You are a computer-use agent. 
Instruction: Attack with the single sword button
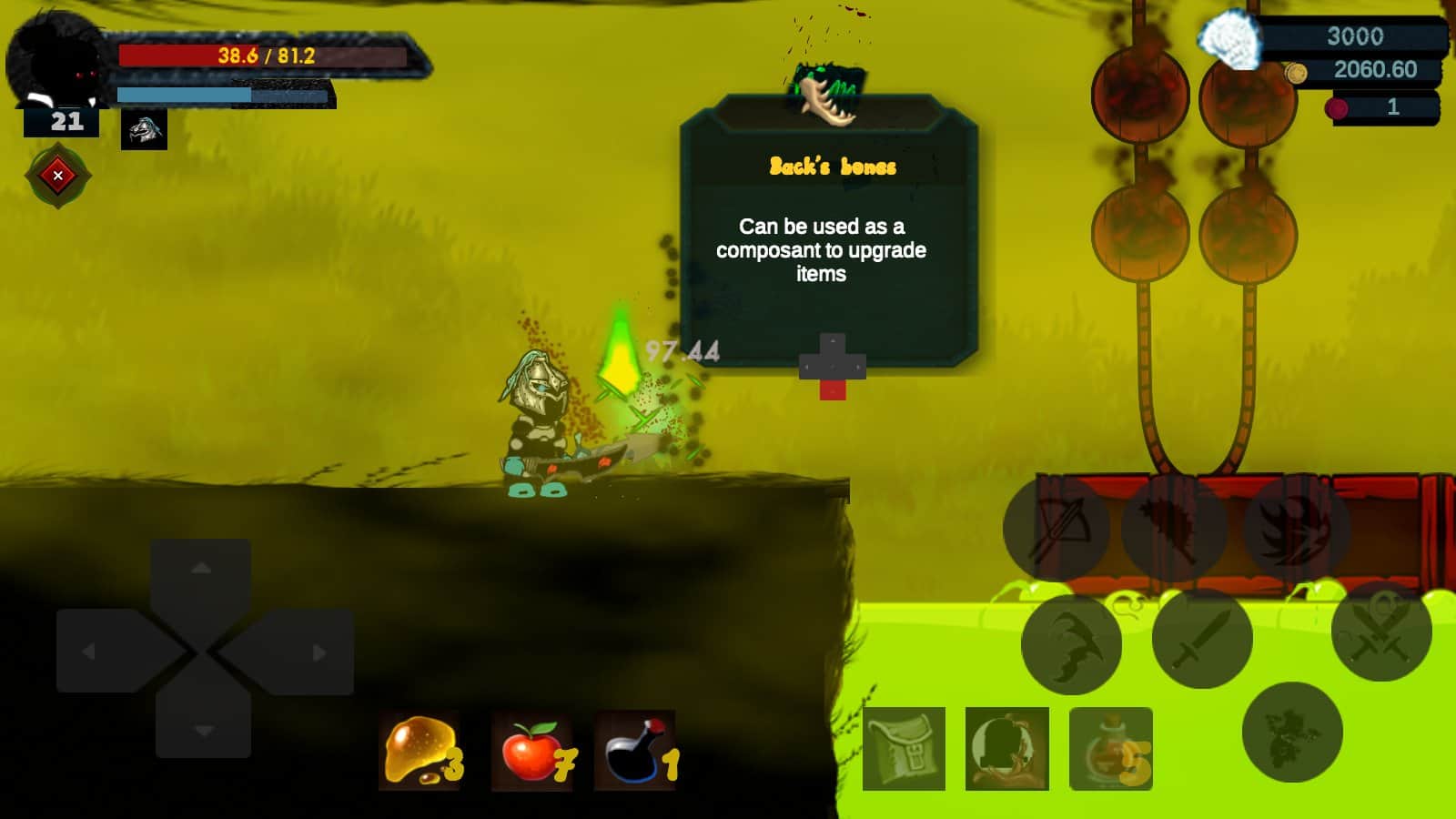[x=1201, y=639]
